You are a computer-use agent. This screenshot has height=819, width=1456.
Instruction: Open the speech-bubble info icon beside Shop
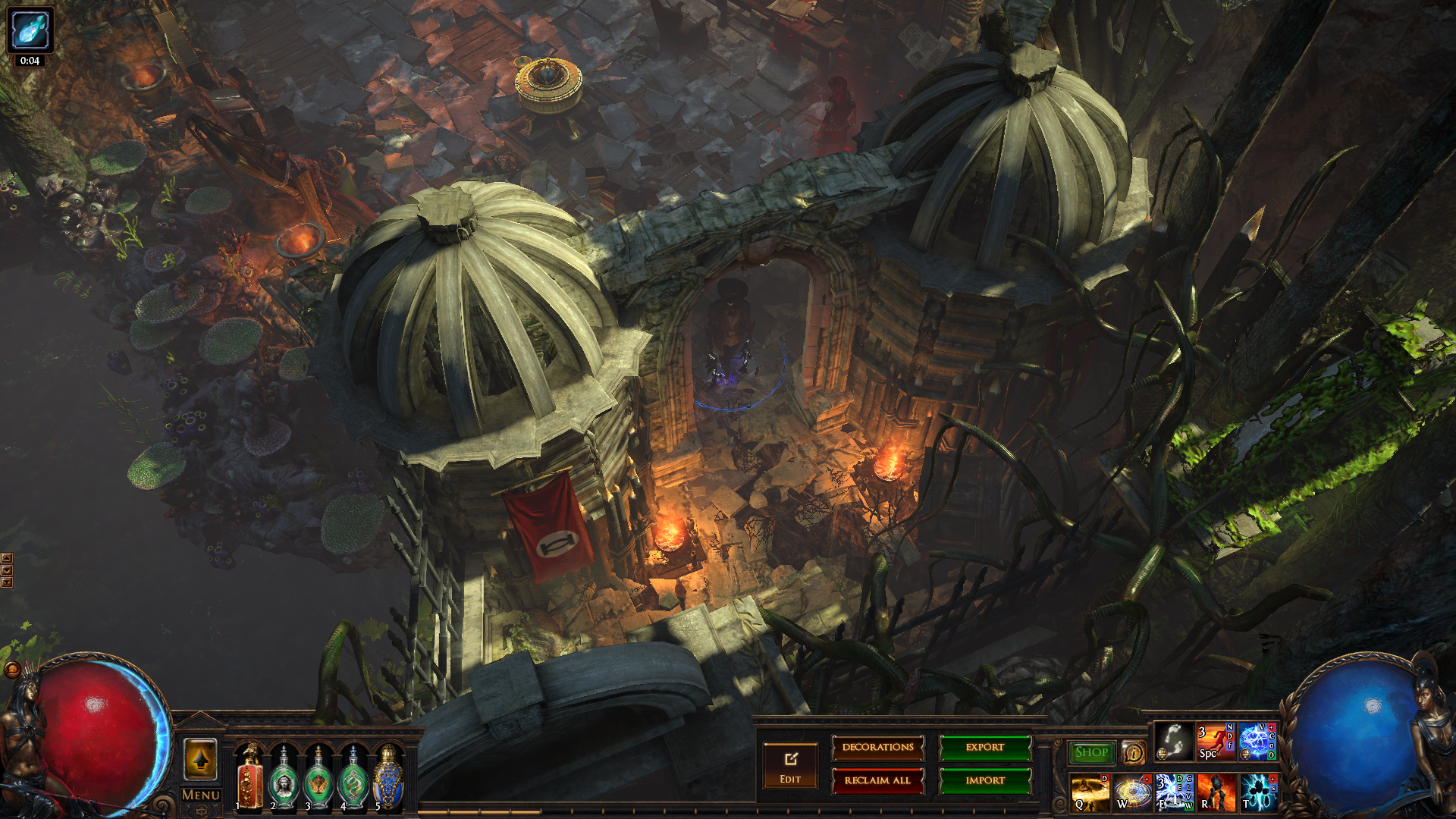[1133, 752]
